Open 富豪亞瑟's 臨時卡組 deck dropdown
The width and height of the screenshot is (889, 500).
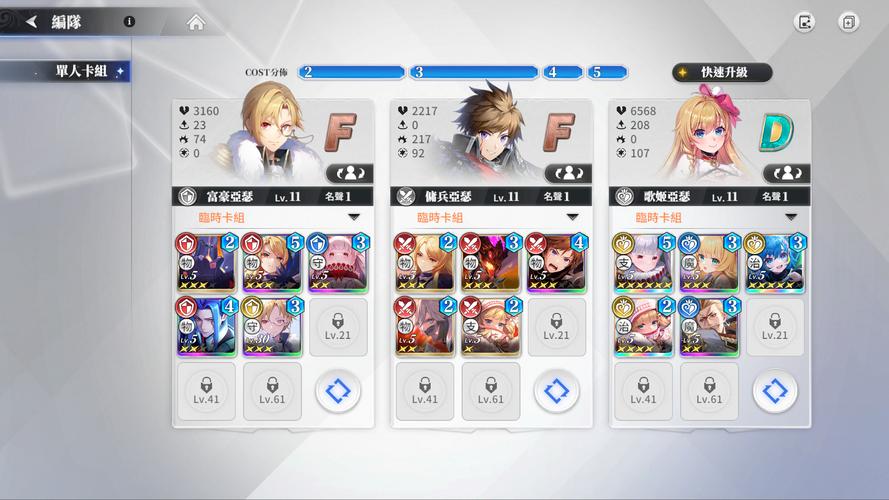(x=272, y=217)
